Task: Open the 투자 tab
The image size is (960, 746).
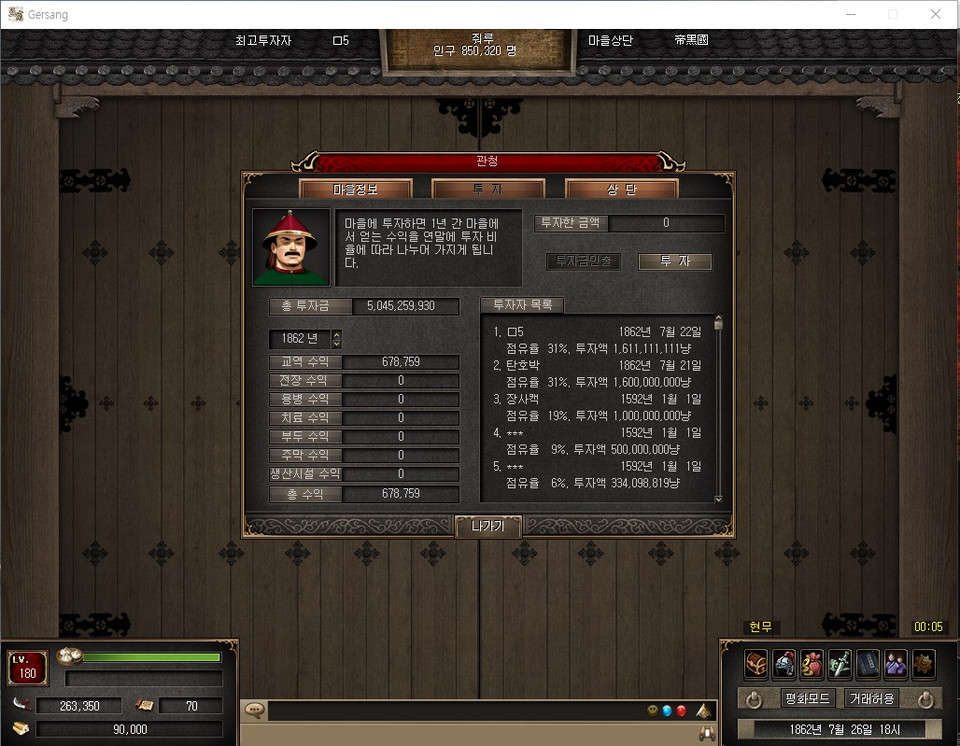Action: click(x=488, y=189)
